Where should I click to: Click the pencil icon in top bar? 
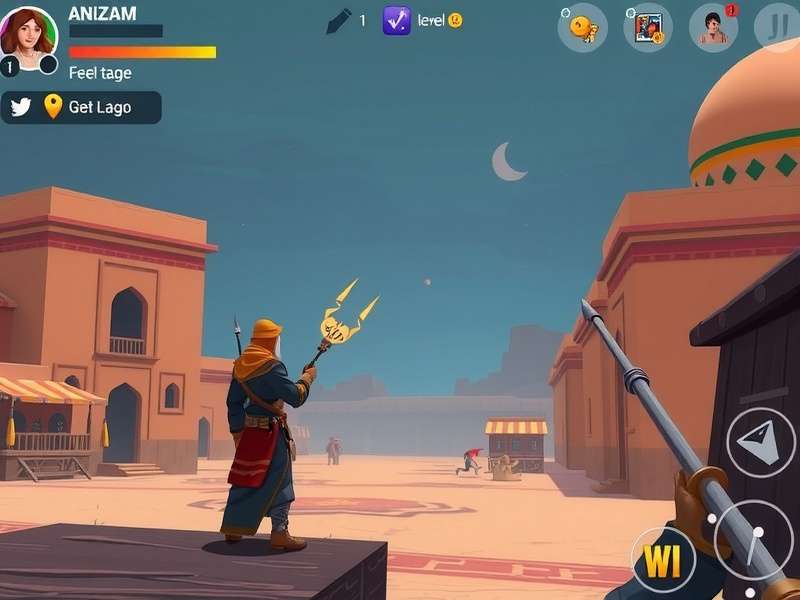point(339,20)
